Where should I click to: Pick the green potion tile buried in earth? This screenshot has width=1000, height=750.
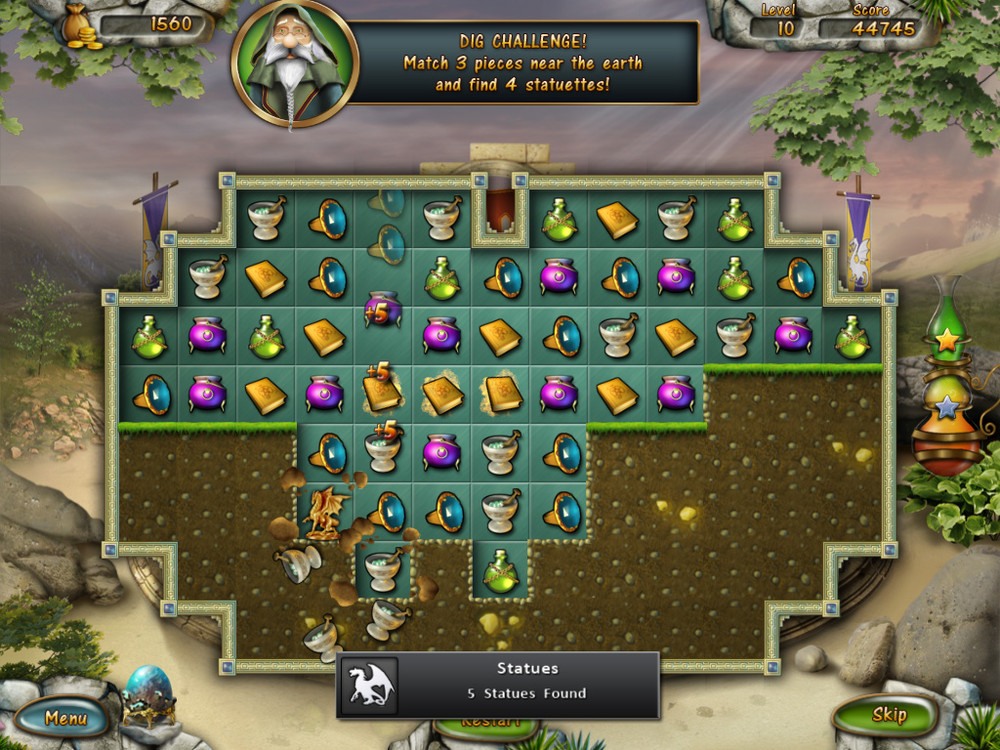(501, 570)
